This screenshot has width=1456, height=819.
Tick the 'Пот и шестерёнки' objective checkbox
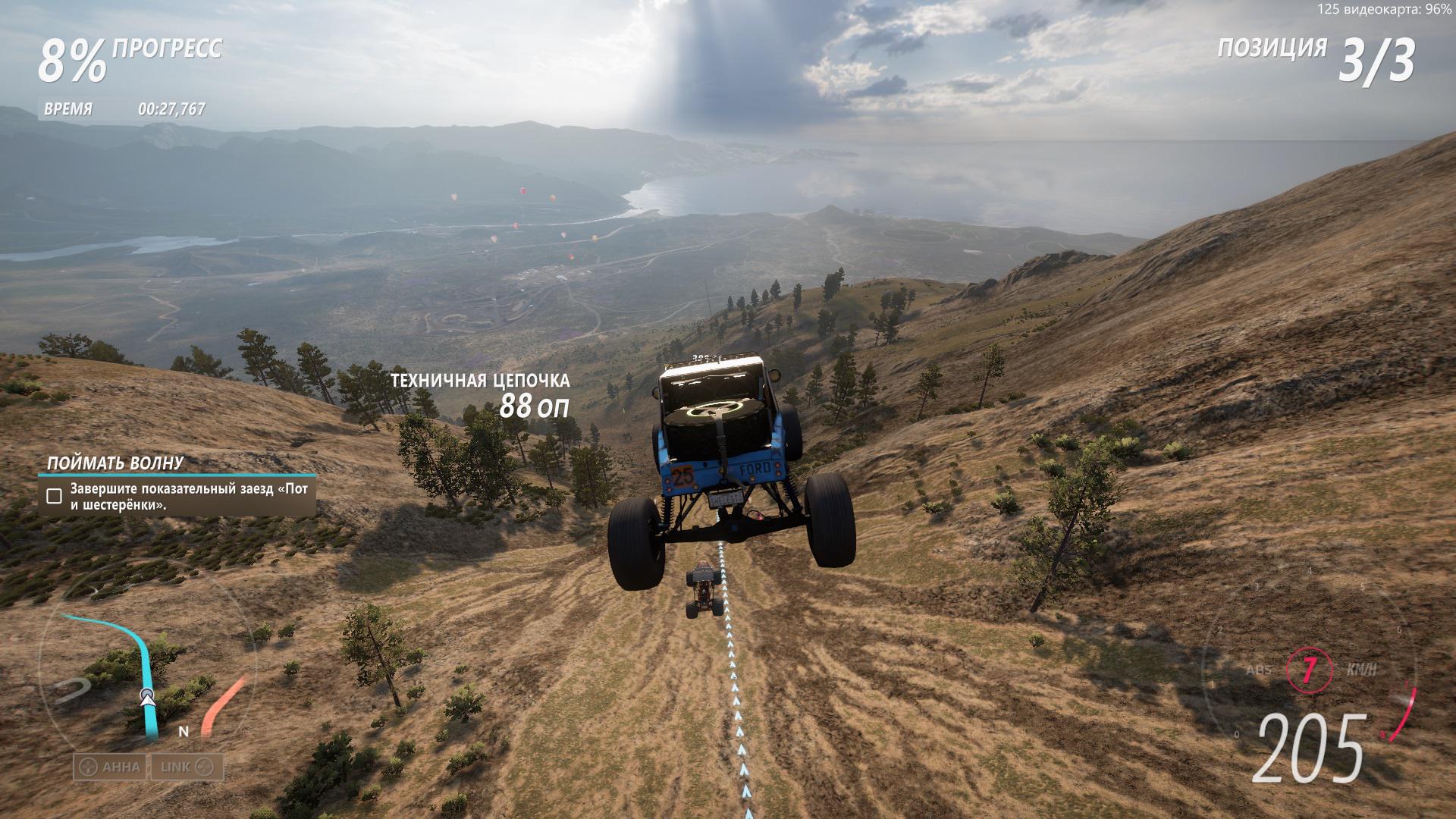point(54,497)
